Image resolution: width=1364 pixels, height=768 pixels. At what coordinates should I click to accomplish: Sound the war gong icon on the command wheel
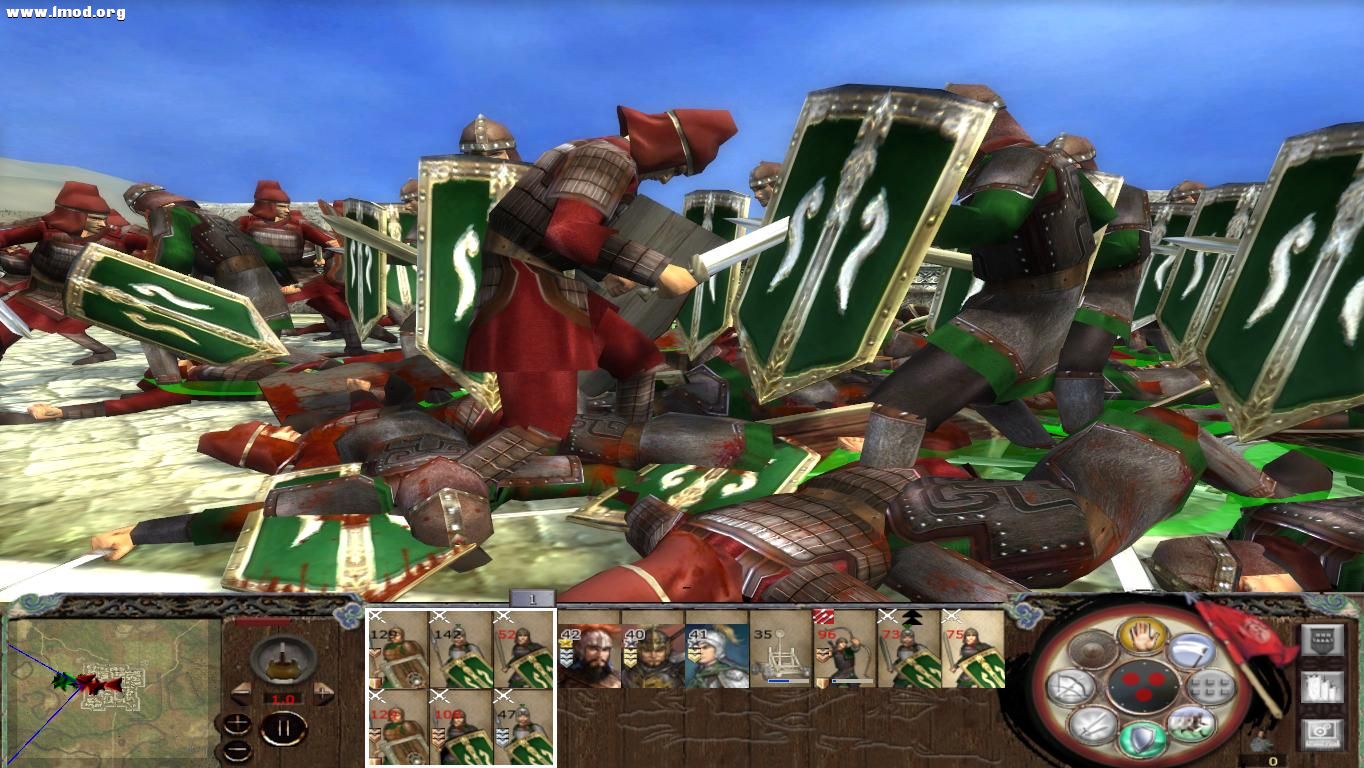(1091, 650)
